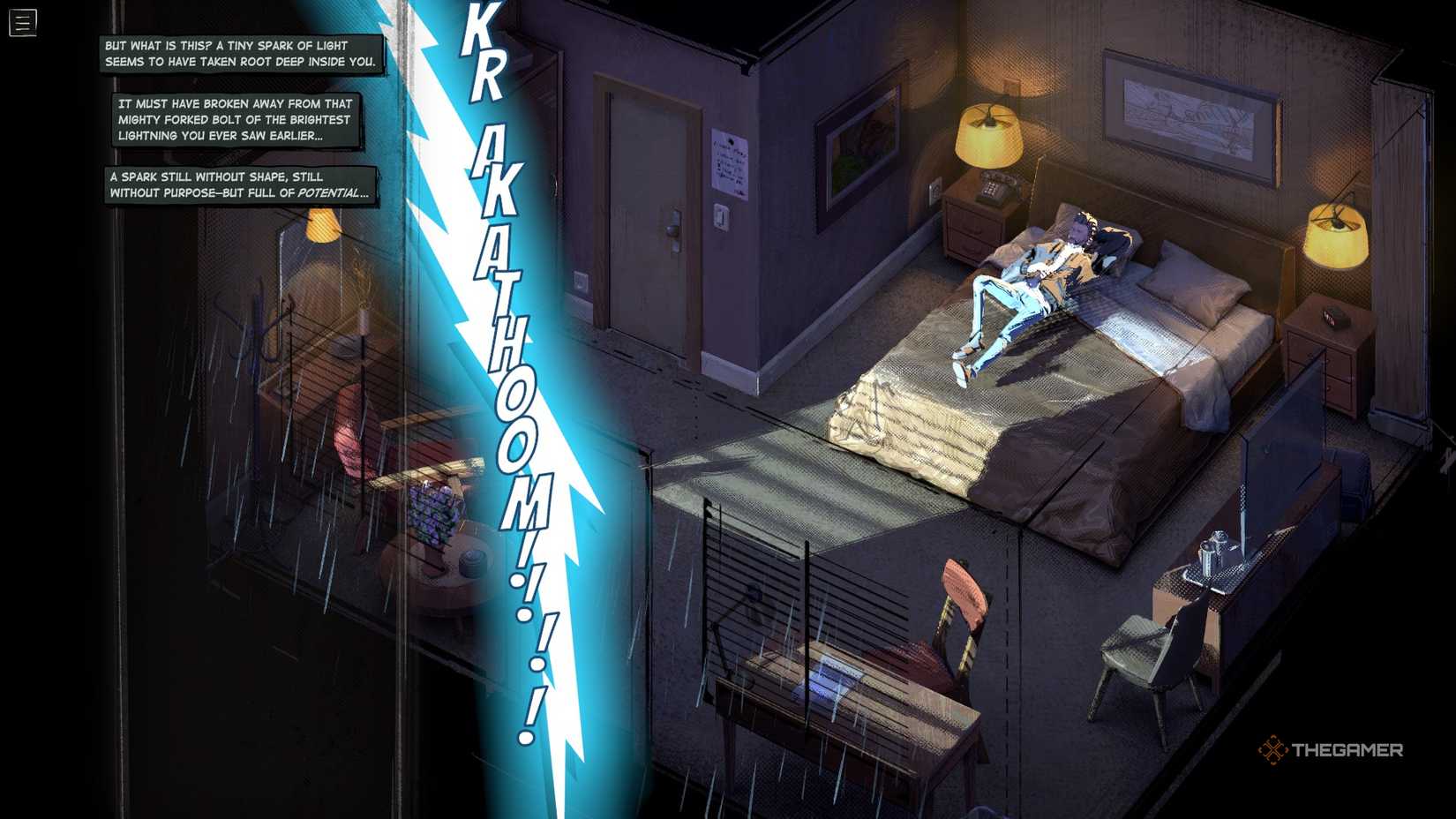Click the narration box starting 'BUT WHAT IS THIS'
The width and height of the screenshot is (1456, 819).
[238, 53]
